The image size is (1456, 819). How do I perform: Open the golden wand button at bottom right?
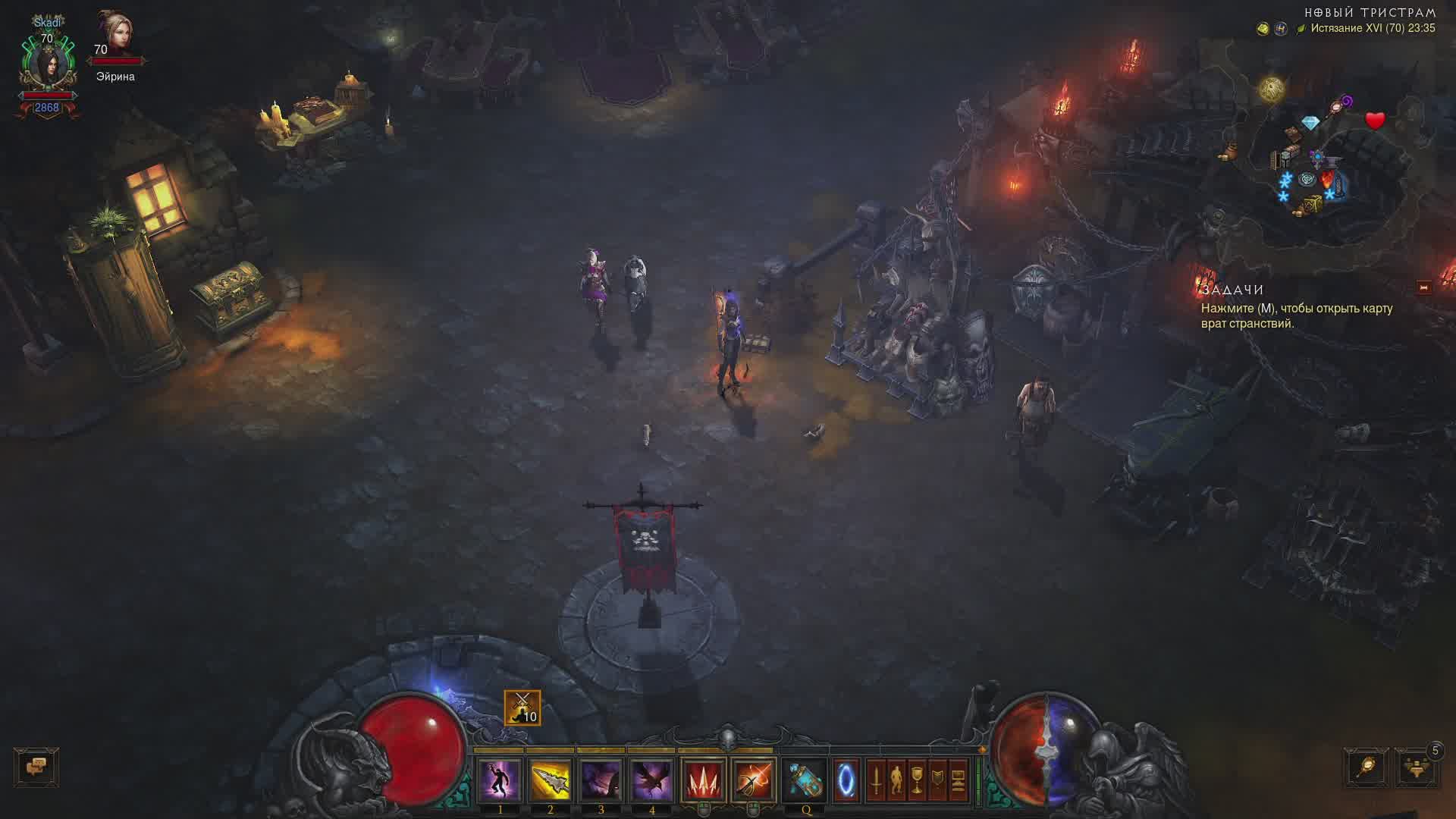tap(1367, 768)
